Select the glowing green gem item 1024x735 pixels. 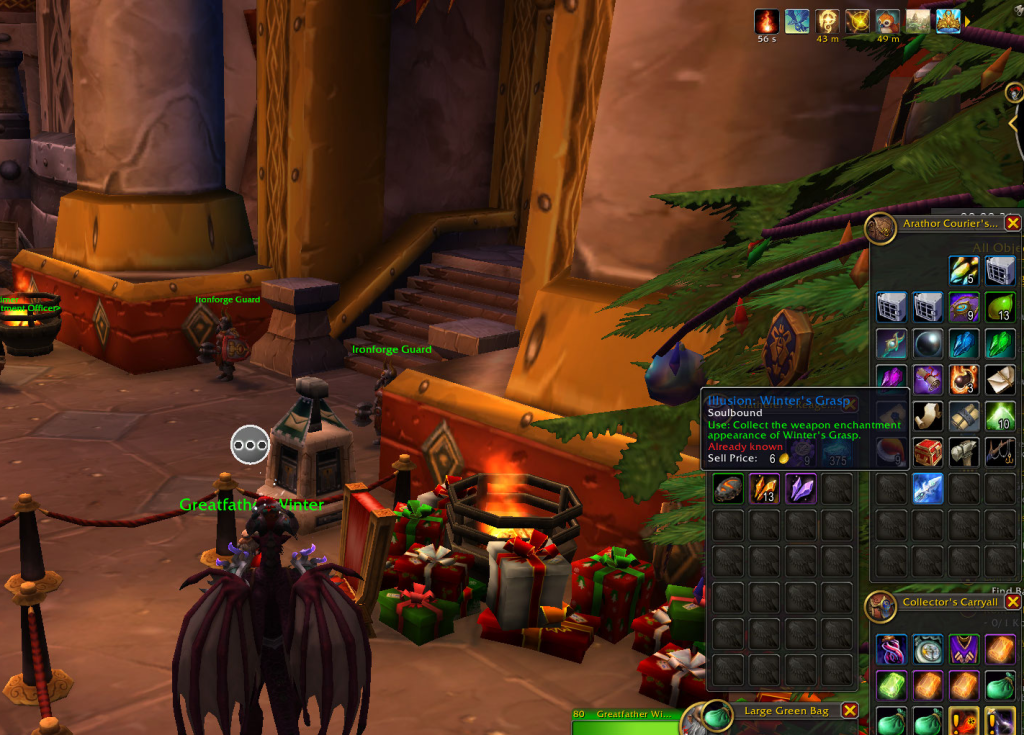click(893, 685)
